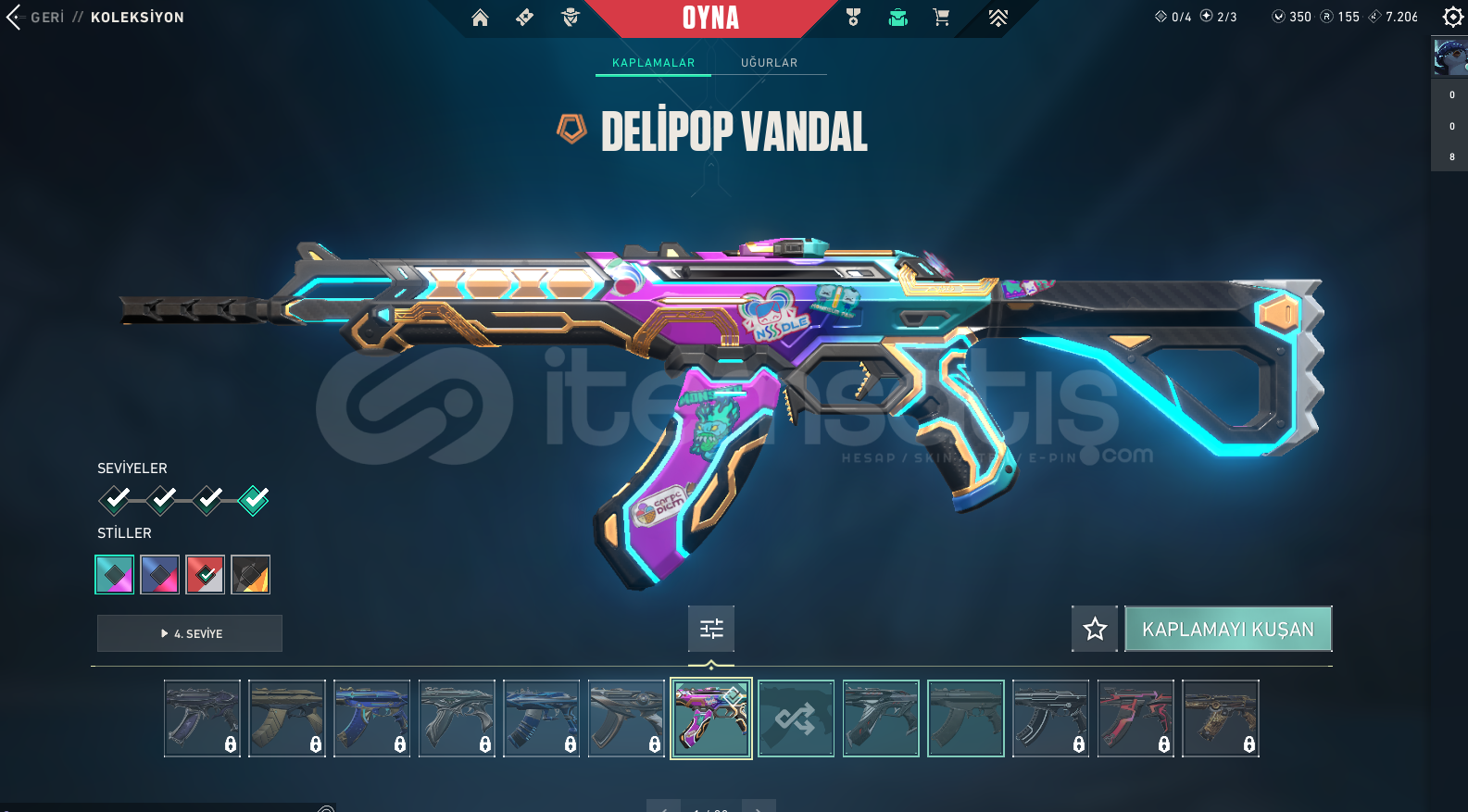Open skin variant options via sliders icon
This screenshot has height=812, width=1468.
point(710,629)
